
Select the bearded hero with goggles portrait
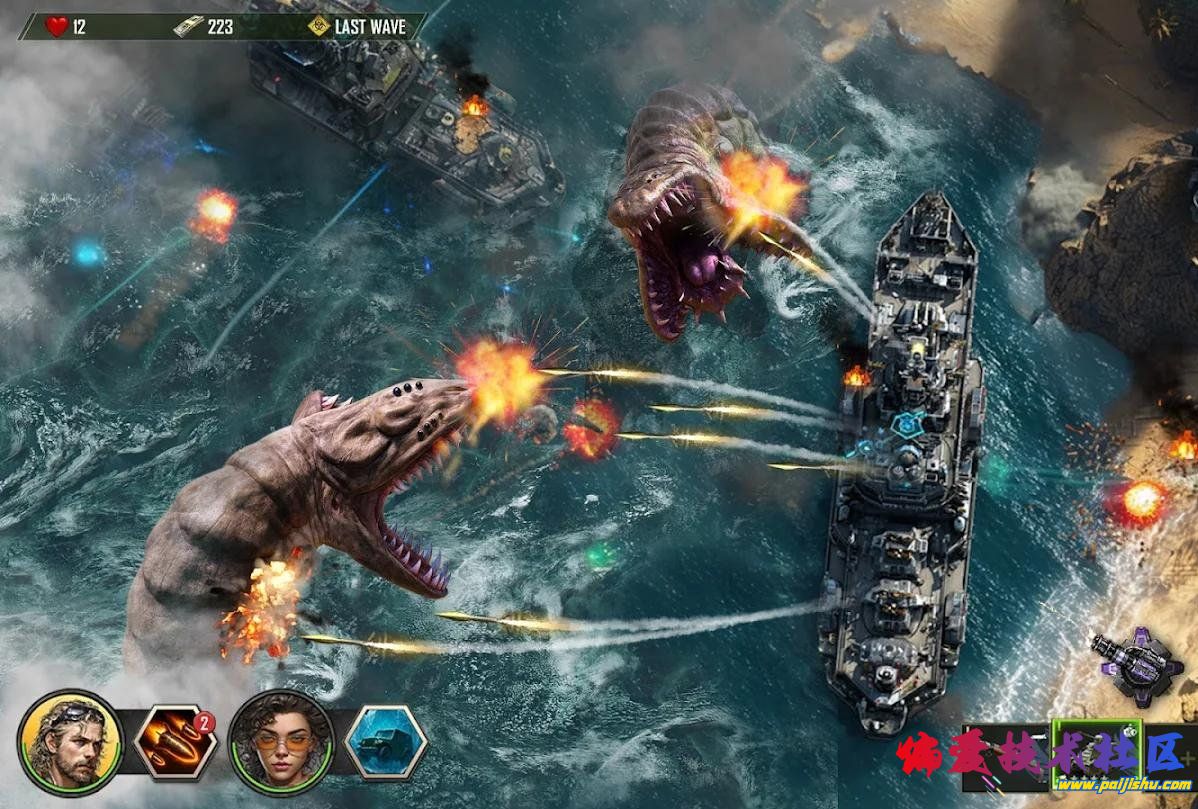pos(69,742)
